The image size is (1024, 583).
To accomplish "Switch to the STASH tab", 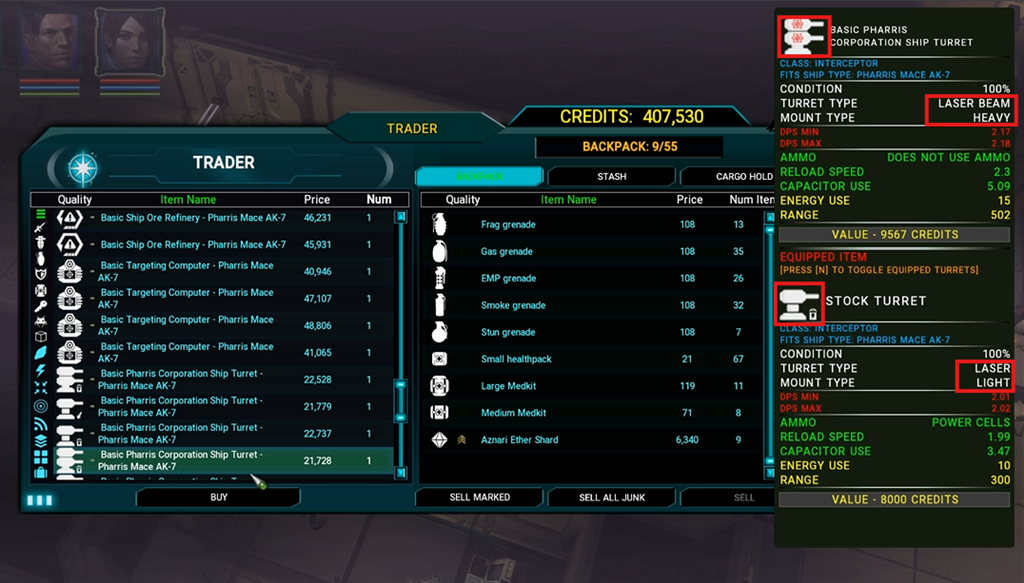I will [611, 177].
